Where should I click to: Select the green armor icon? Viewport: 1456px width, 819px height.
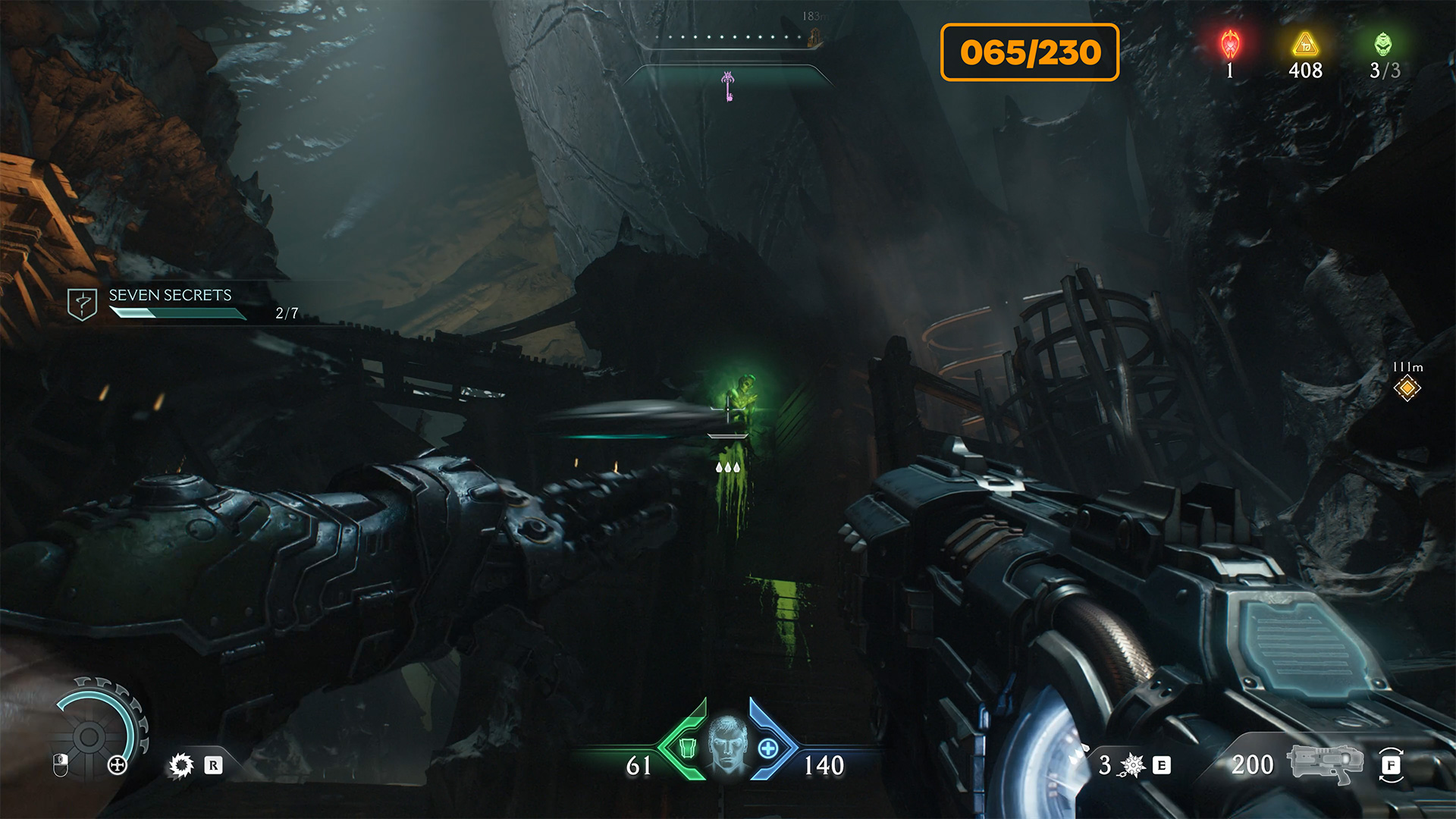[687, 748]
